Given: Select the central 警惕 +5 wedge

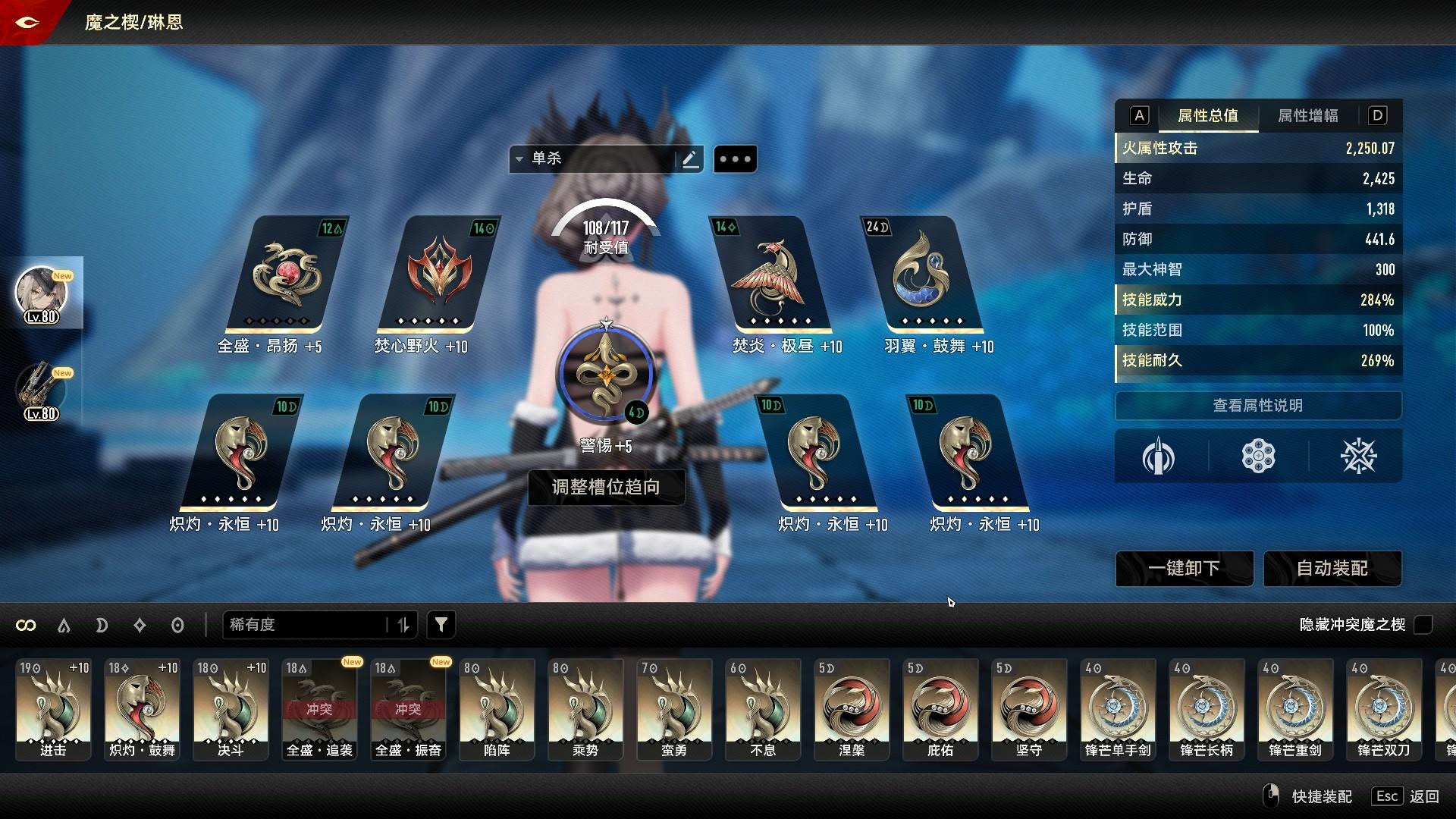Looking at the screenshot, I should (605, 374).
